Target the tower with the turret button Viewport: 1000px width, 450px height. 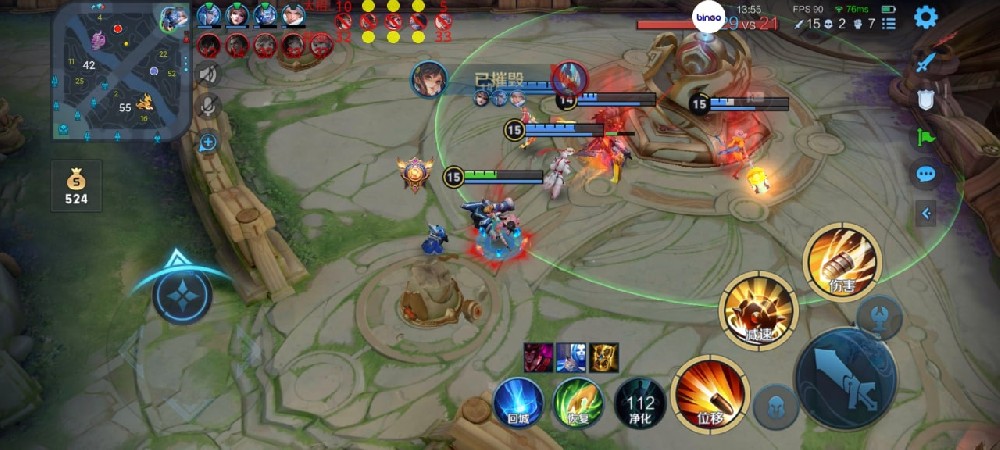(x=879, y=318)
